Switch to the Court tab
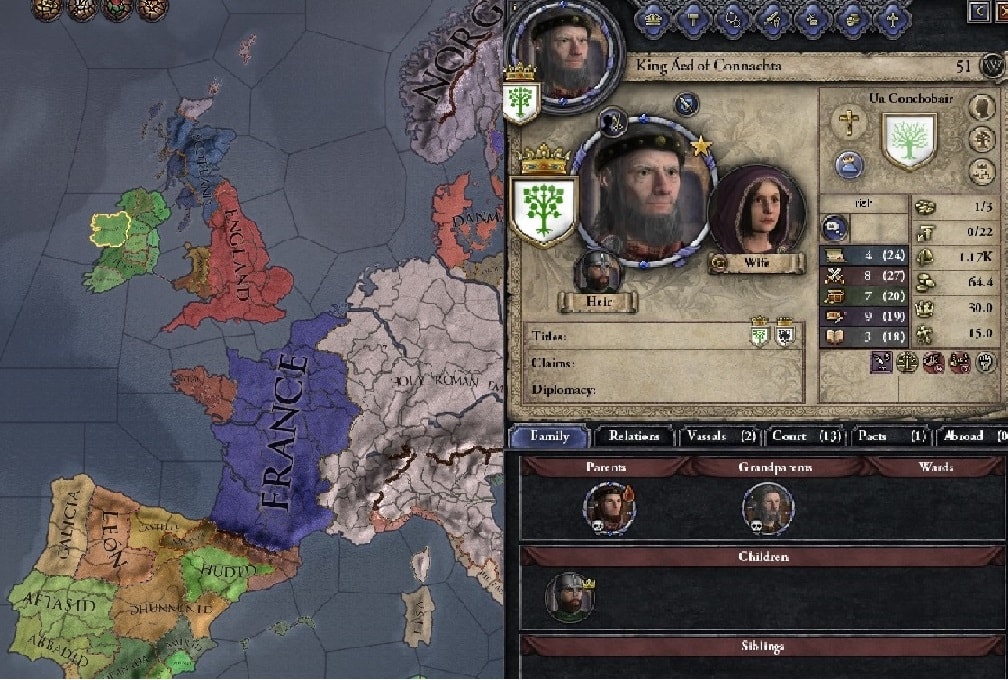The width and height of the screenshot is (1008, 680). click(805, 436)
